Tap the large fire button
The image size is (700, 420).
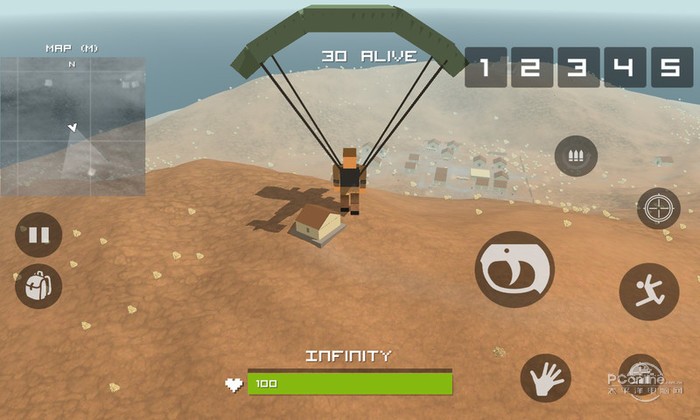click(x=514, y=269)
